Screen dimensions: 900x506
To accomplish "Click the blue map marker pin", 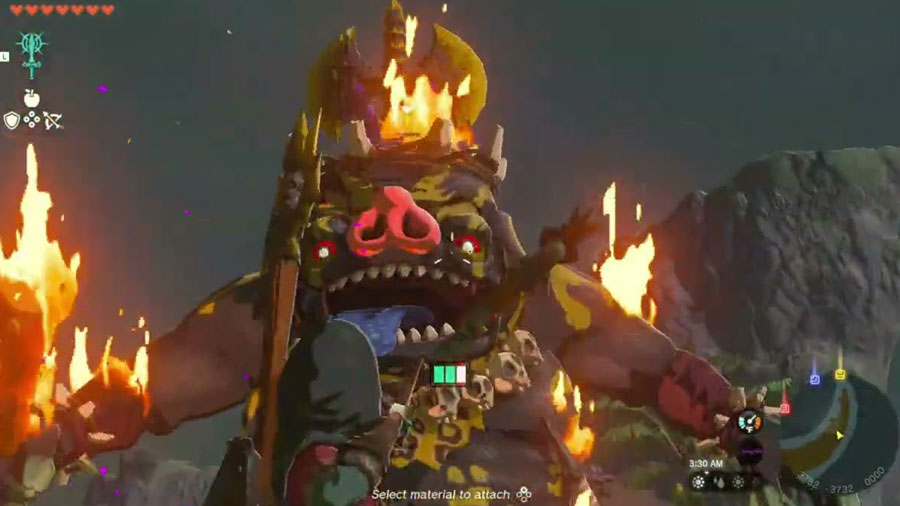I will (x=814, y=378).
